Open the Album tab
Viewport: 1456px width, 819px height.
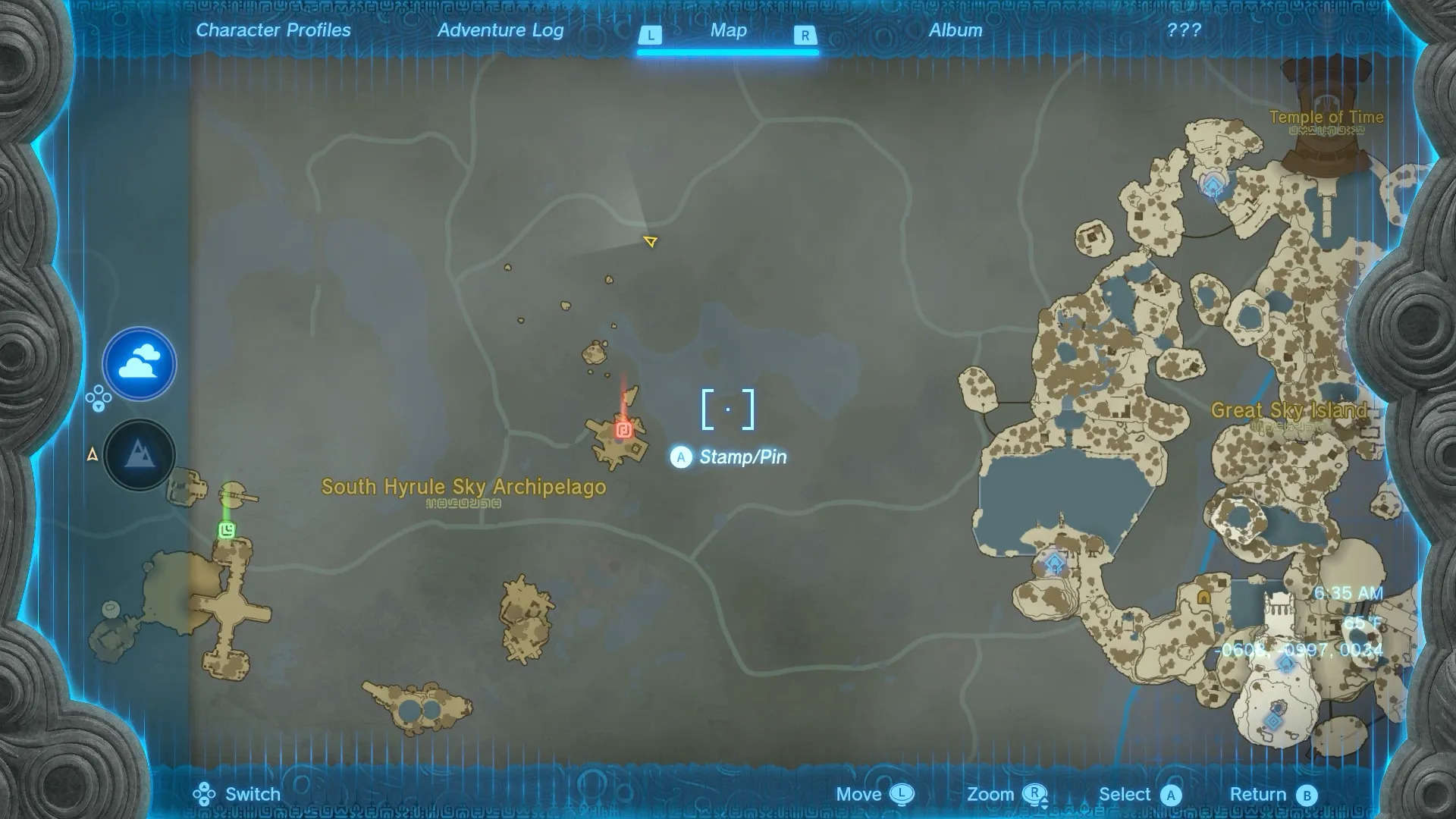(x=955, y=30)
